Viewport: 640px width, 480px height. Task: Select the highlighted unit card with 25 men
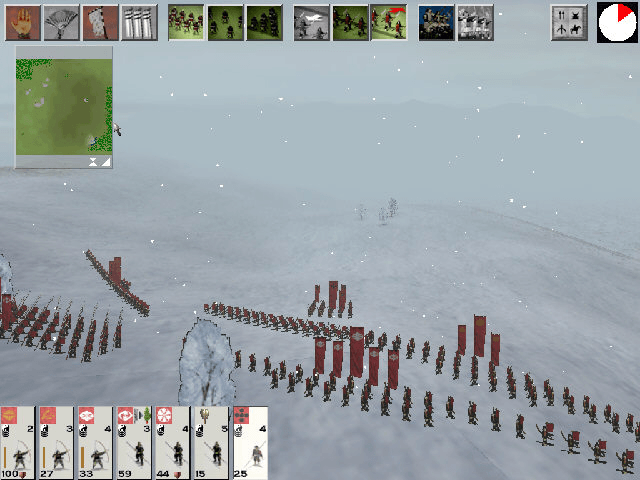[249, 442]
